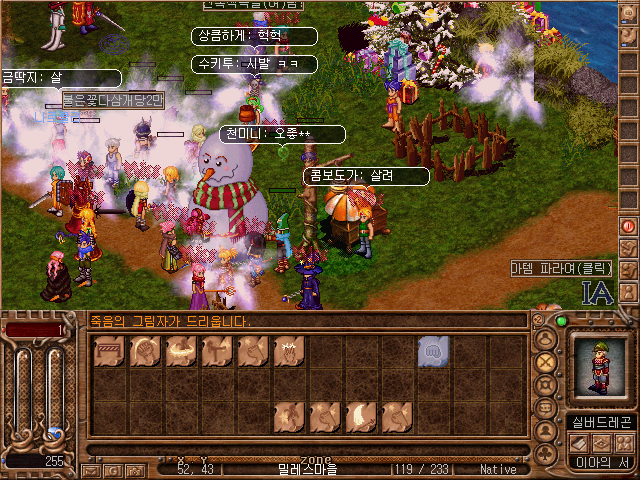This screenshot has height=480, width=640.
Task: Click the 이아의 서 label button
Action: [x=600, y=462]
